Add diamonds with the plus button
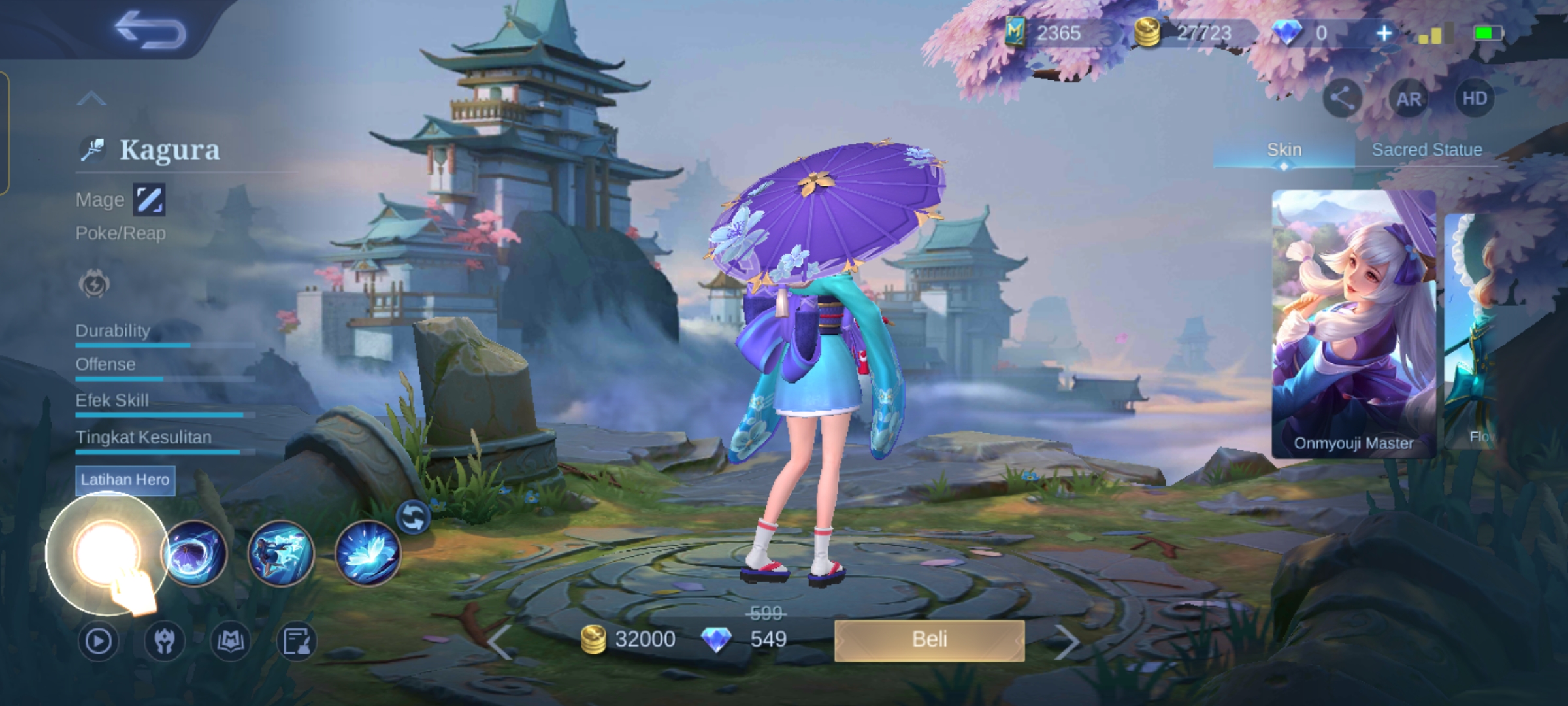Image resolution: width=1568 pixels, height=706 pixels. tap(1383, 33)
